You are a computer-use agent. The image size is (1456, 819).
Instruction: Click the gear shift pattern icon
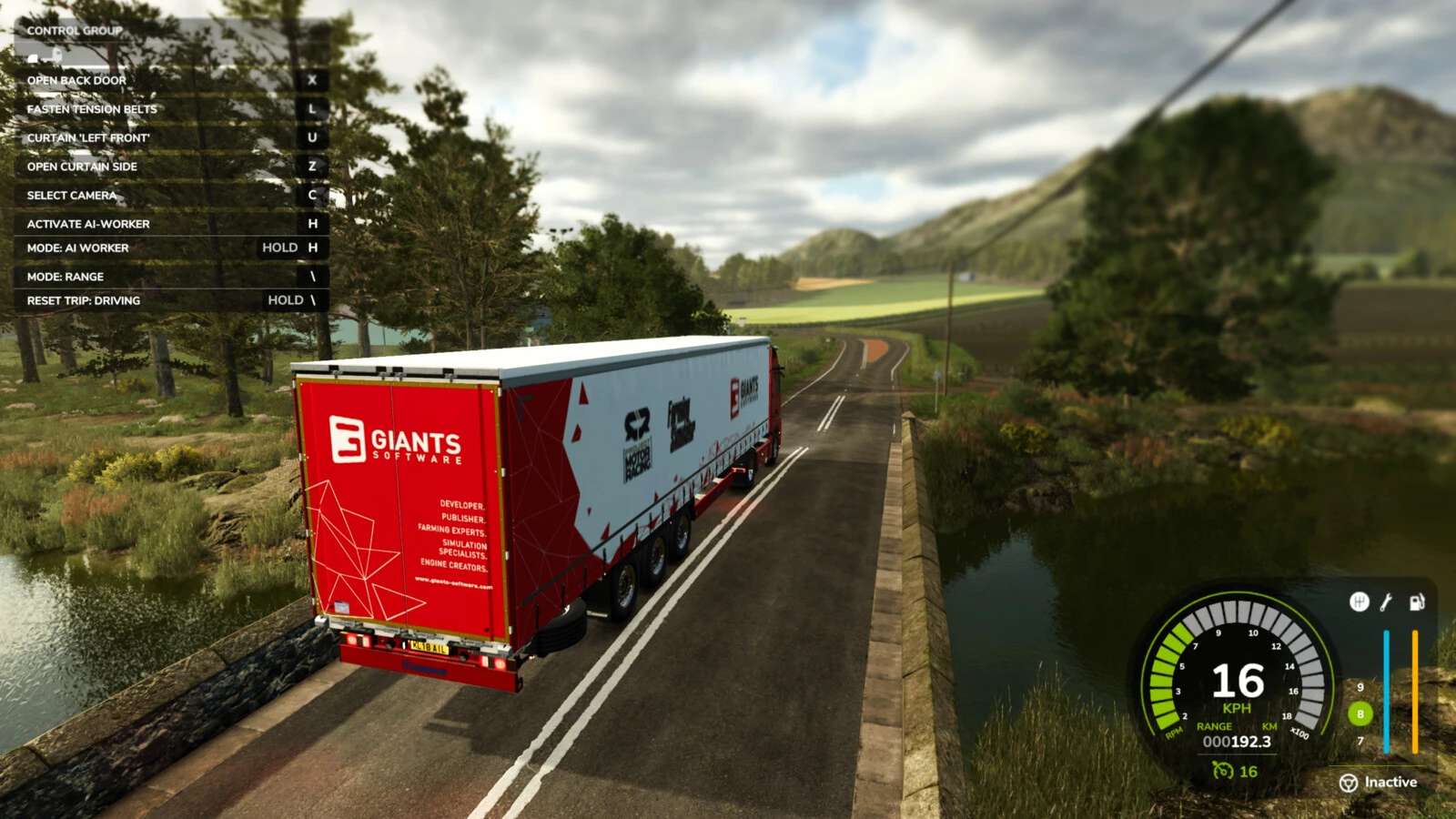point(1359,602)
